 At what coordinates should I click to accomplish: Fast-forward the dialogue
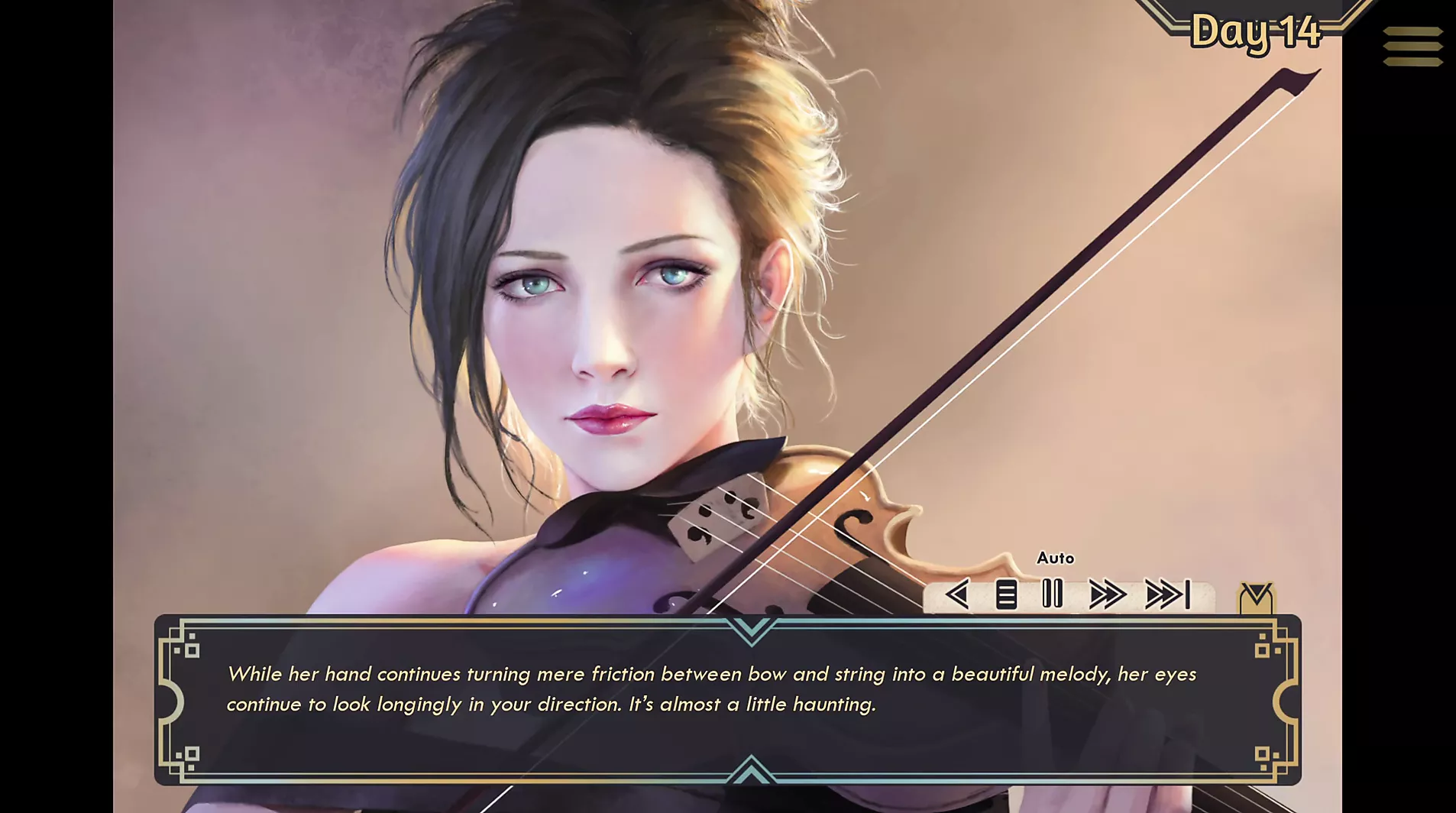point(1107,594)
